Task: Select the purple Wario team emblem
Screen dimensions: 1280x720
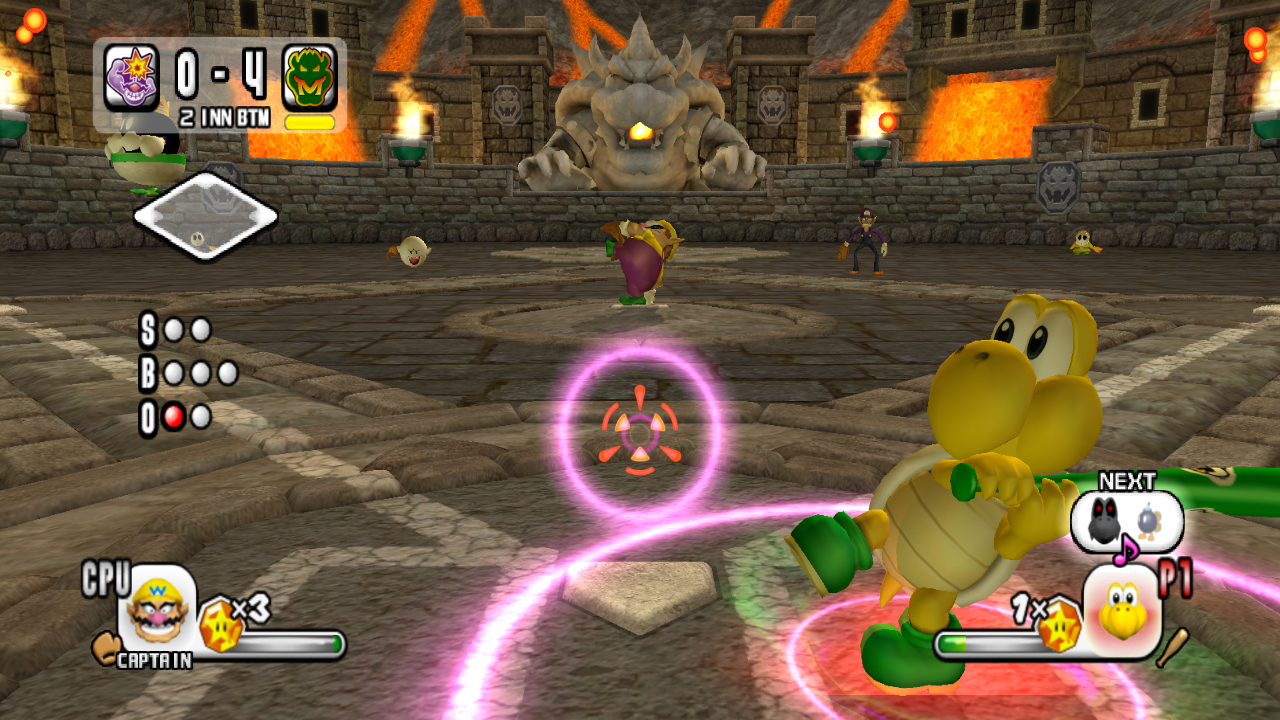Action: 132,77
